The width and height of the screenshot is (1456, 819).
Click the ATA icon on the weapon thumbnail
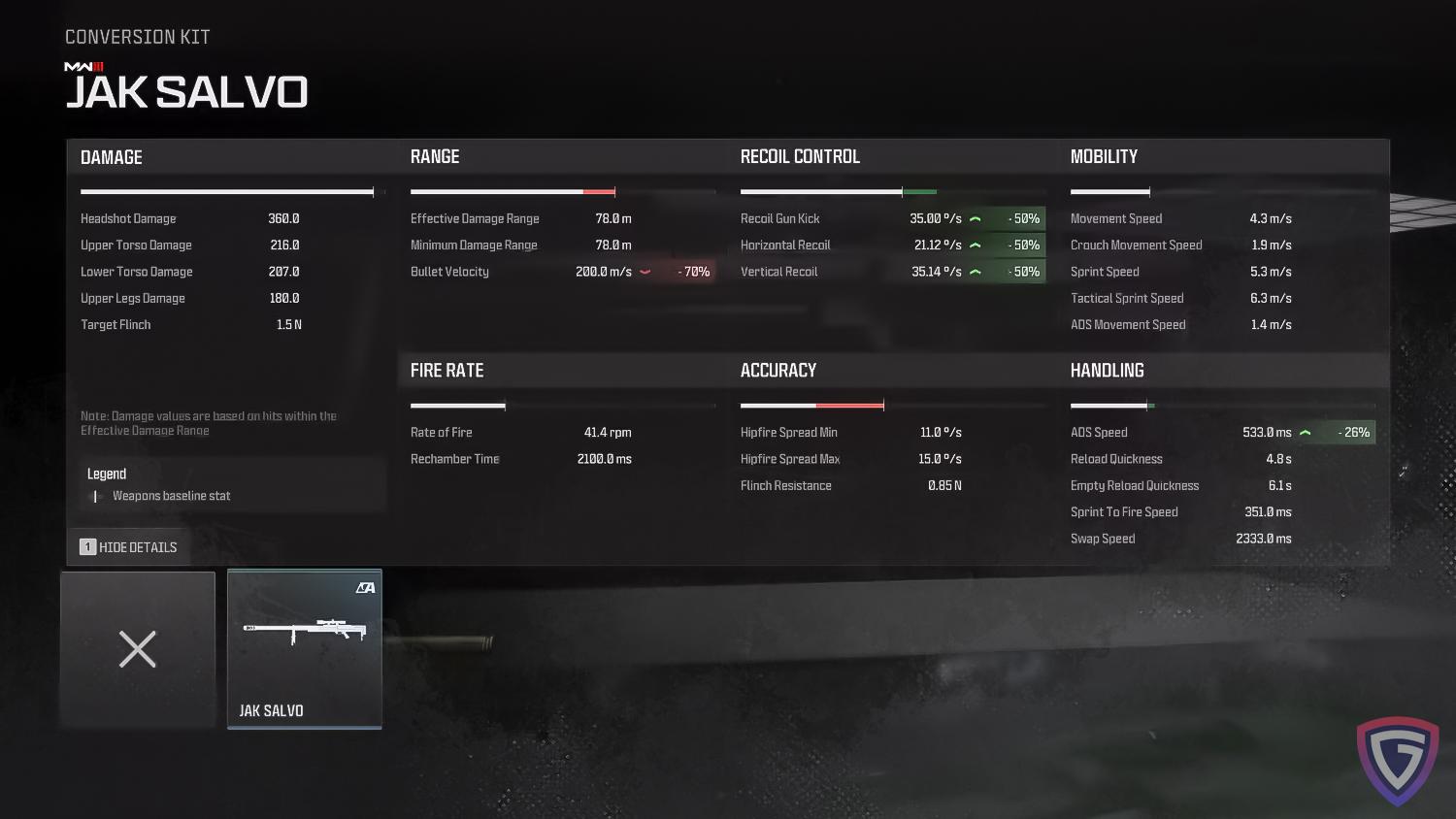click(367, 585)
